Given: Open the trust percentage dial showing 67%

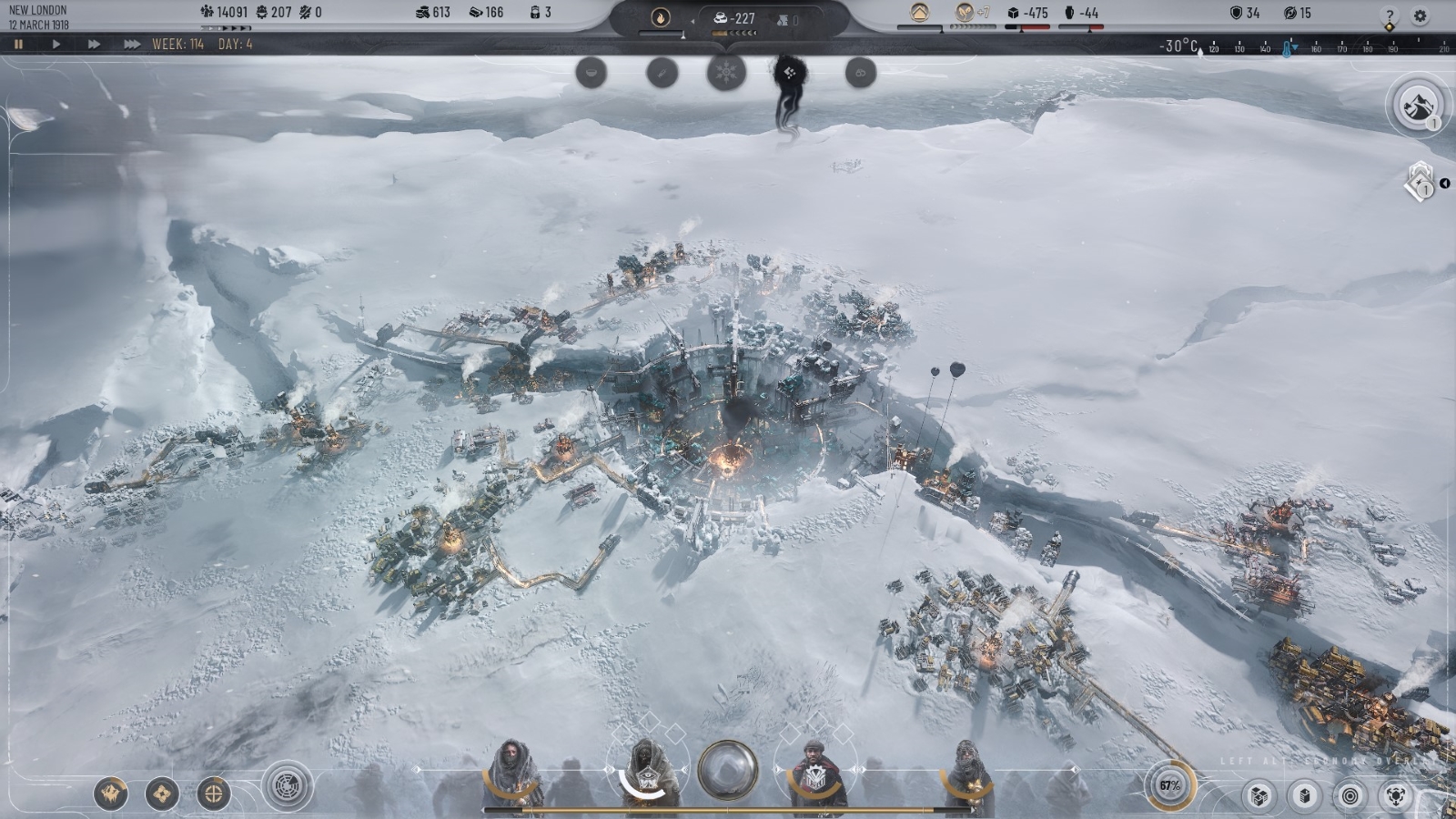Looking at the screenshot, I should pyautogui.click(x=1169, y=785).
